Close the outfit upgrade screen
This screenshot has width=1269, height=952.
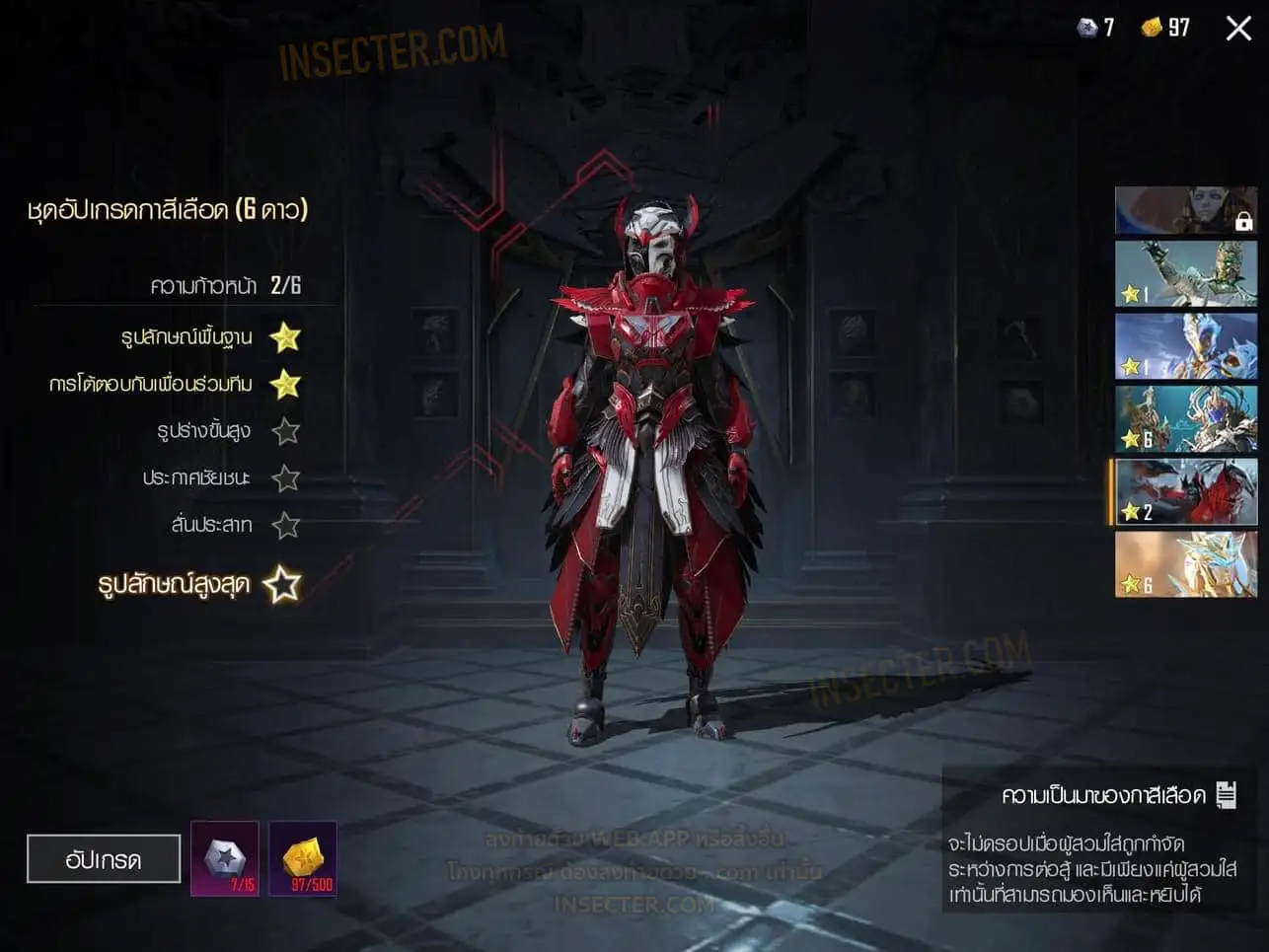[1238, 29]
